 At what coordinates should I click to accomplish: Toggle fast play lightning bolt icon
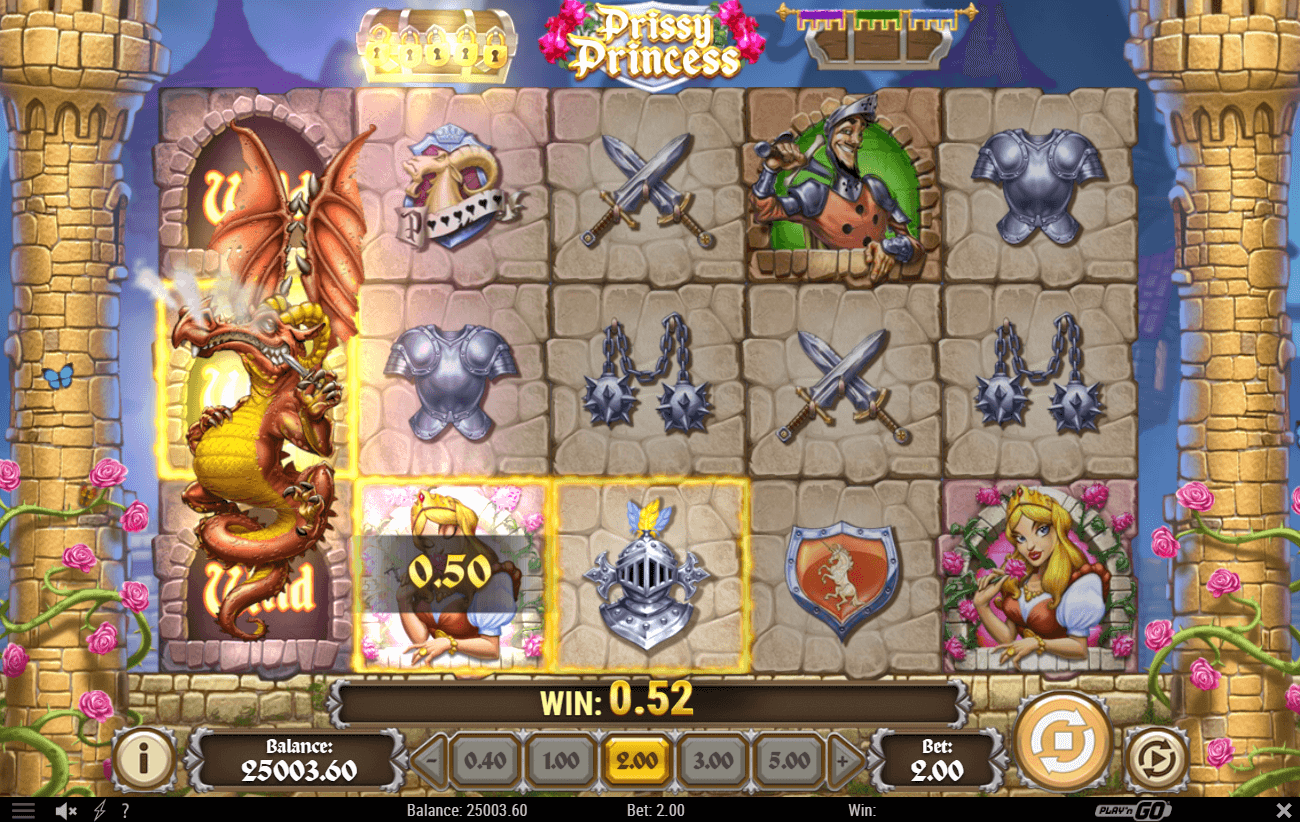[99, 810]
